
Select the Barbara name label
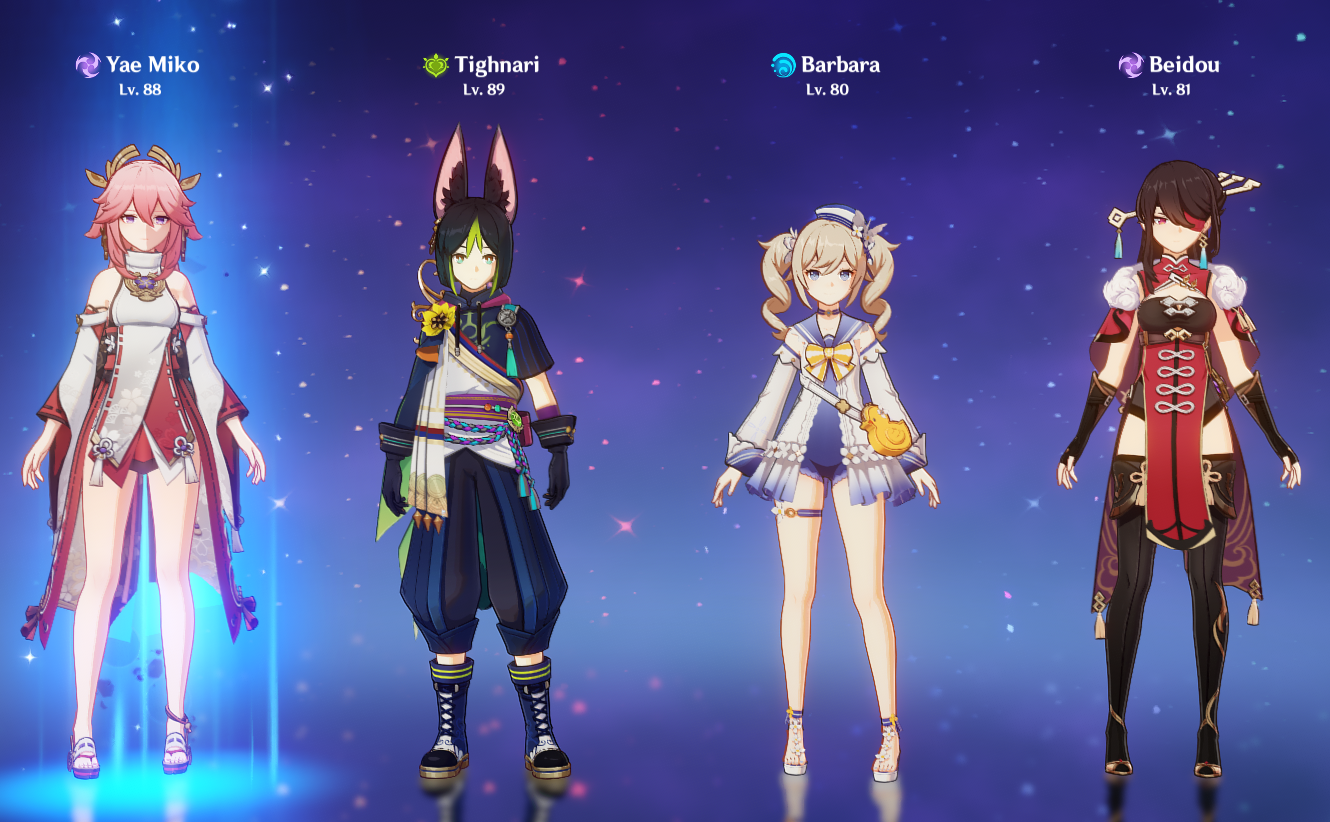click(x=840, y=65)
